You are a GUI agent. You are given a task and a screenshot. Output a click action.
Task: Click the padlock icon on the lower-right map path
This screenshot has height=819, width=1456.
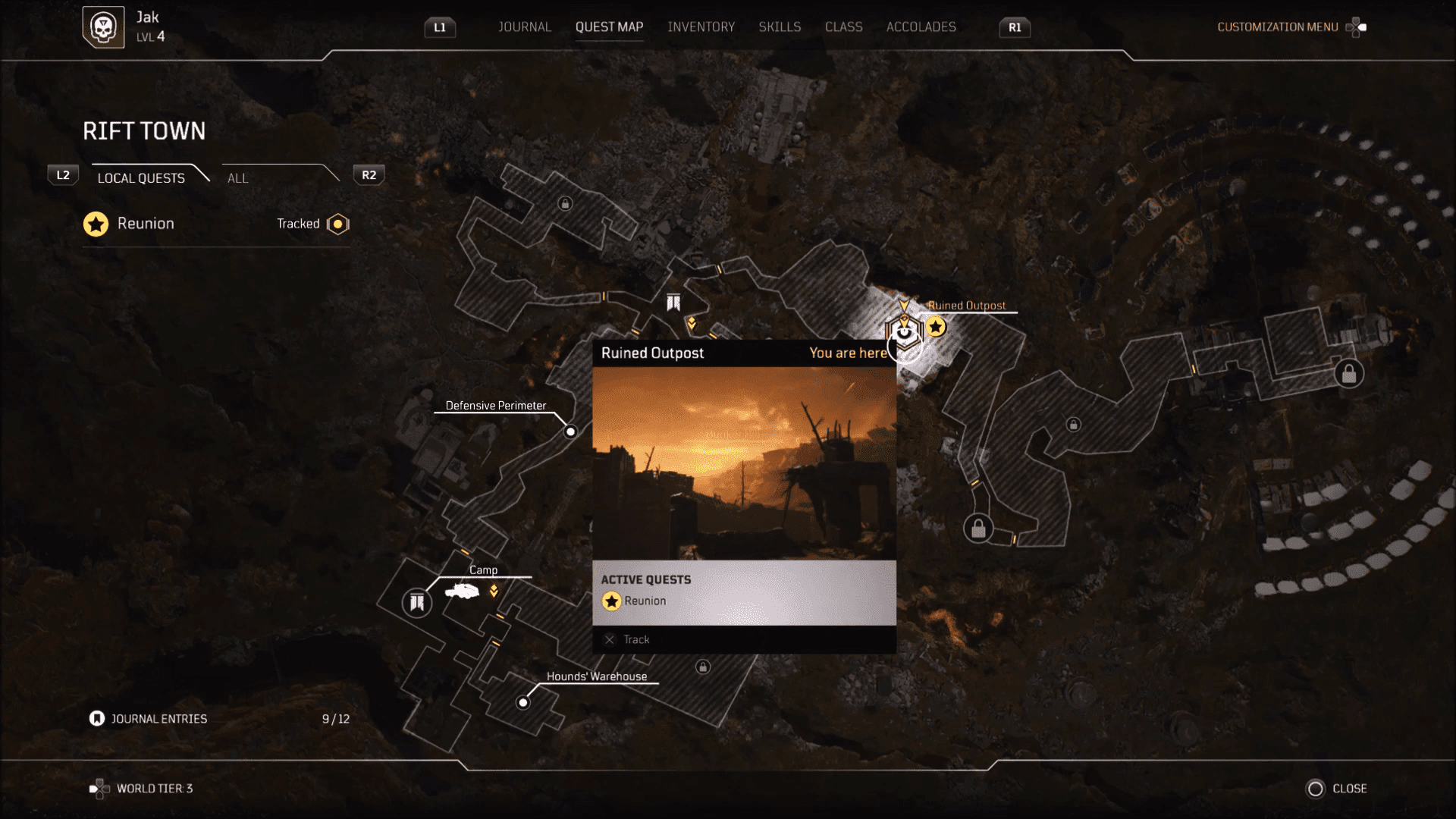click(x=978, y=527)
